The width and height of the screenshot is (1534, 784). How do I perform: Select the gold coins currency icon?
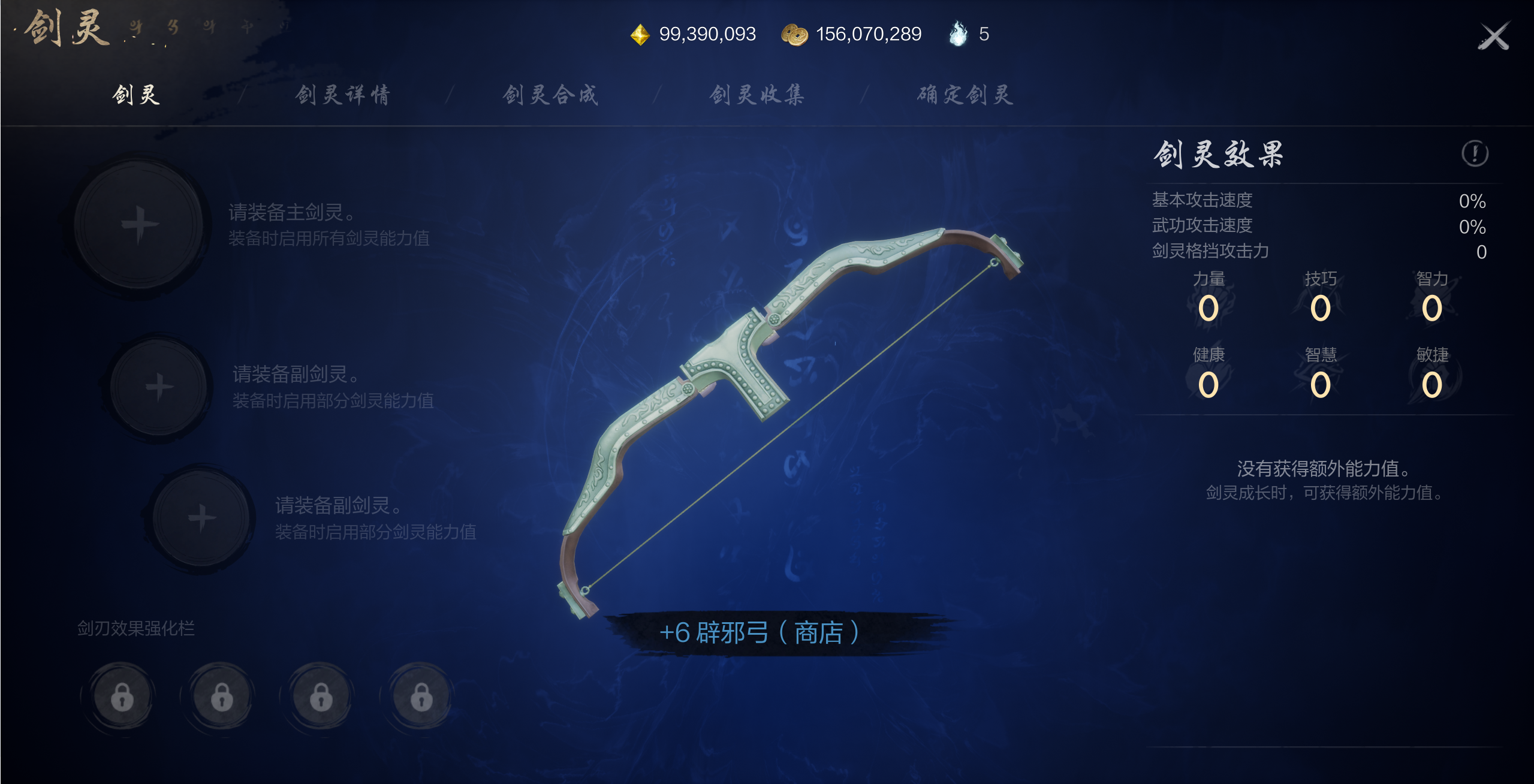[794, 35]
